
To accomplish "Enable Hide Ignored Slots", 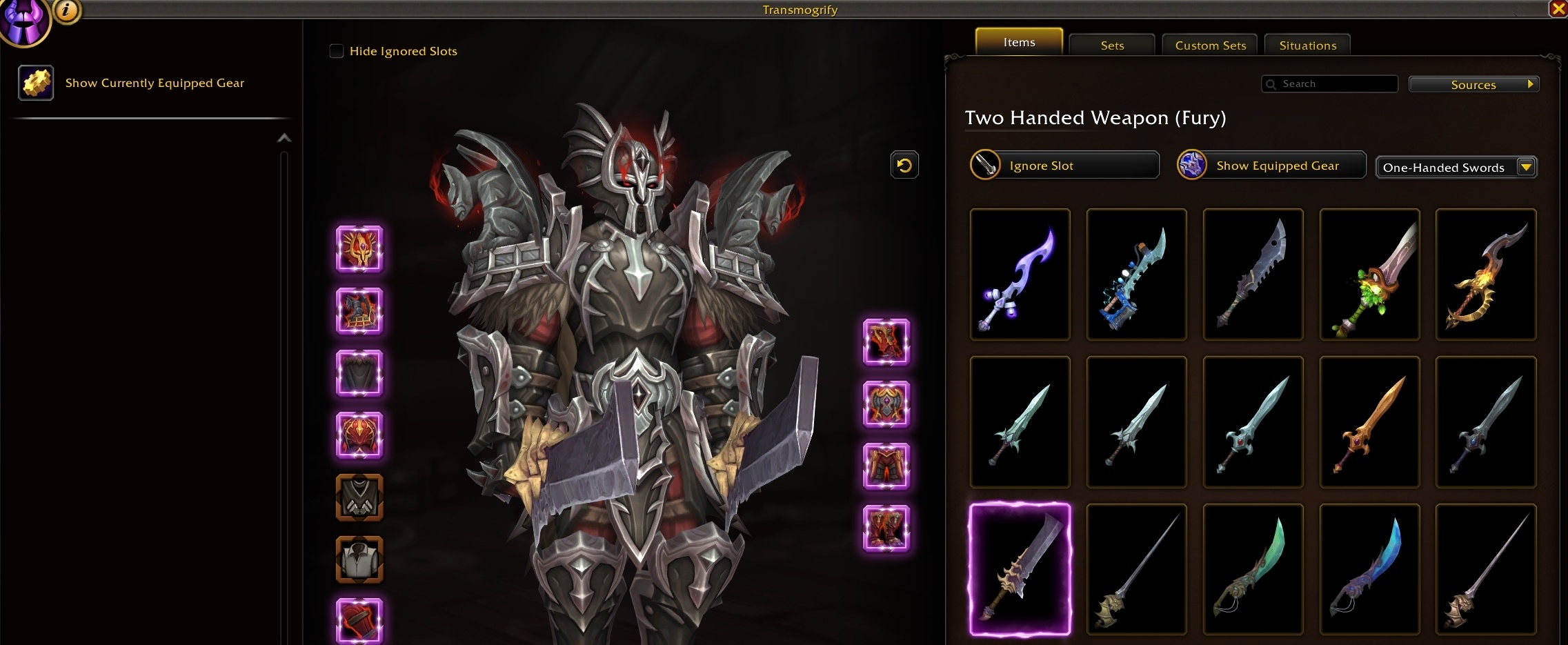I will click(x=337, y=50).
